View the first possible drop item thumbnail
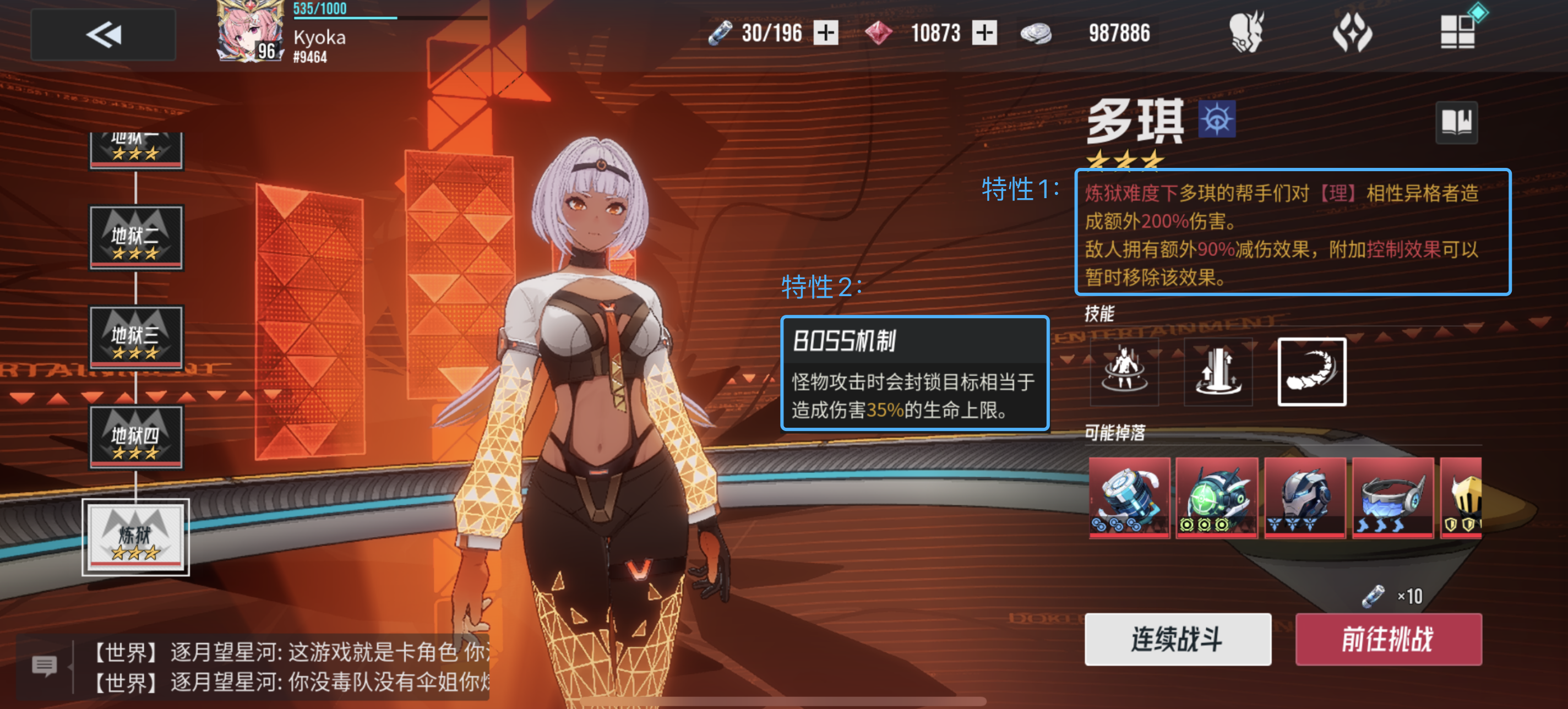This screenshot has height=709, width=1568. [x=1129, y=498]
